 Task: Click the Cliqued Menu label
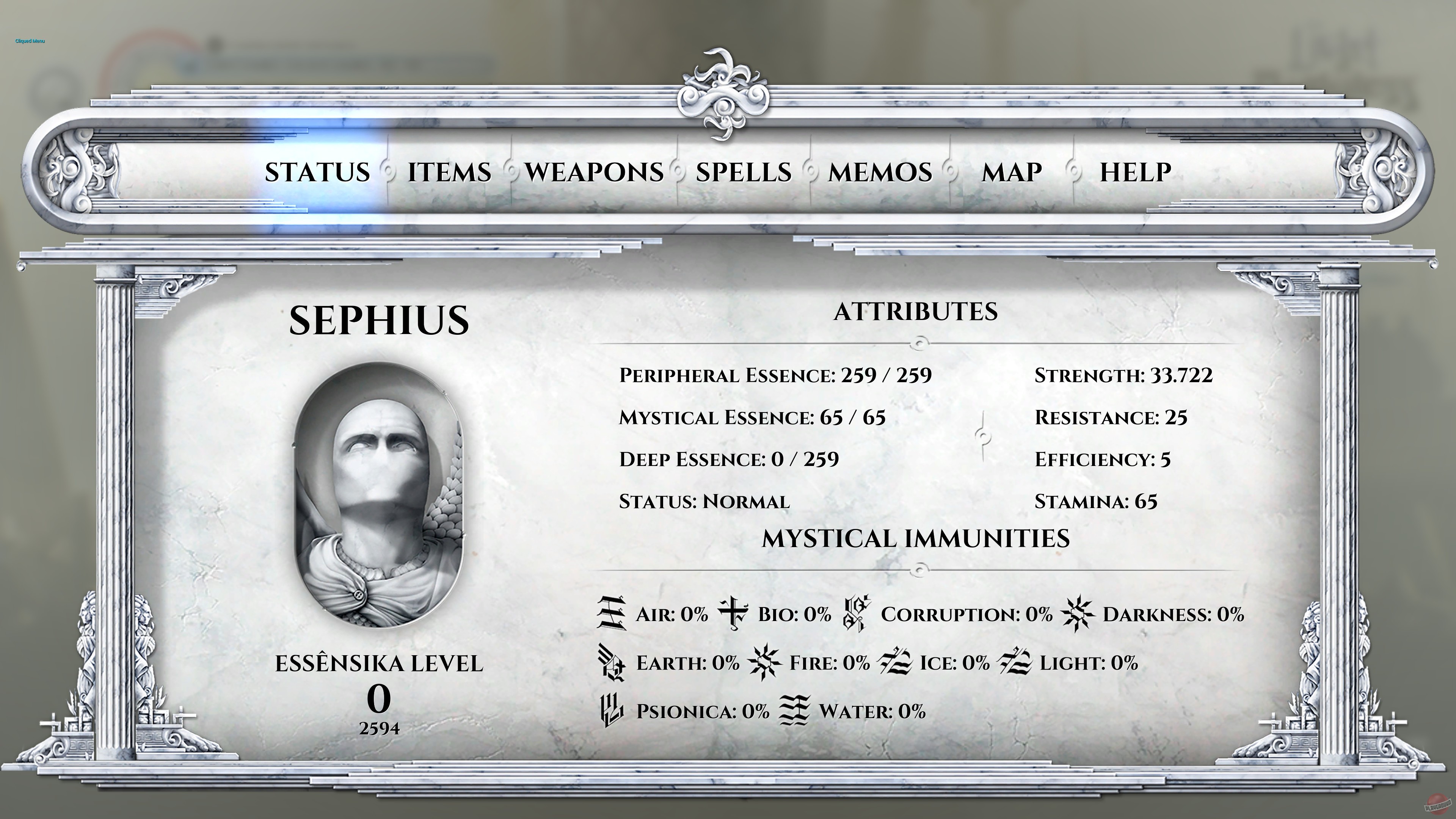30,41
